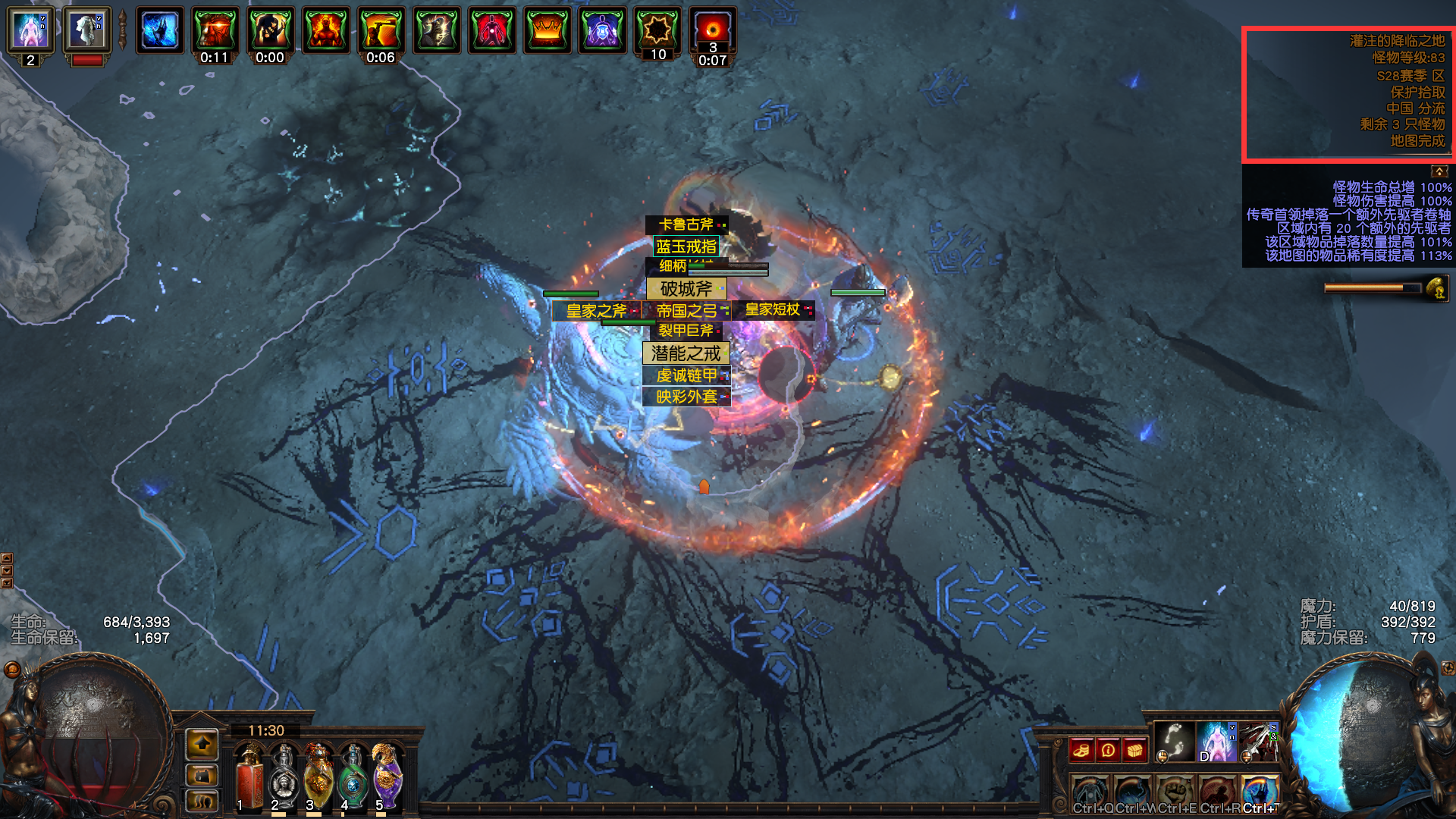The height and width of the screenshot is (819, 1456).
Task: Pick up the 破城斧 item label
Action: (x=686, y=289)
